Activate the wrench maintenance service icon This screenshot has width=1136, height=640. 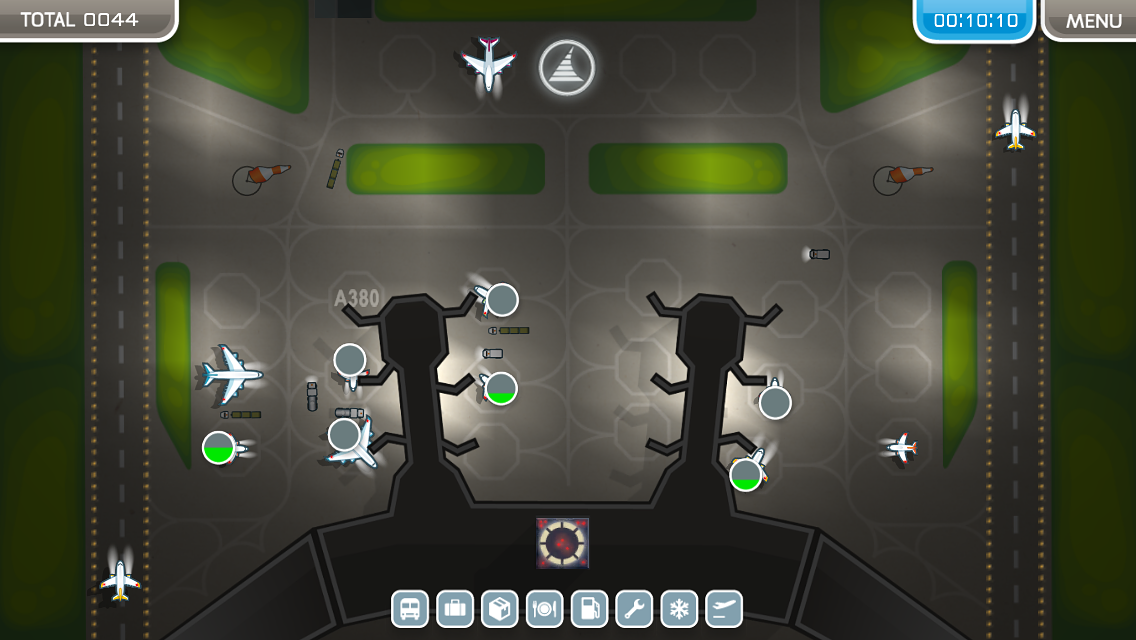pyautogui.click(x=634, y=608)
